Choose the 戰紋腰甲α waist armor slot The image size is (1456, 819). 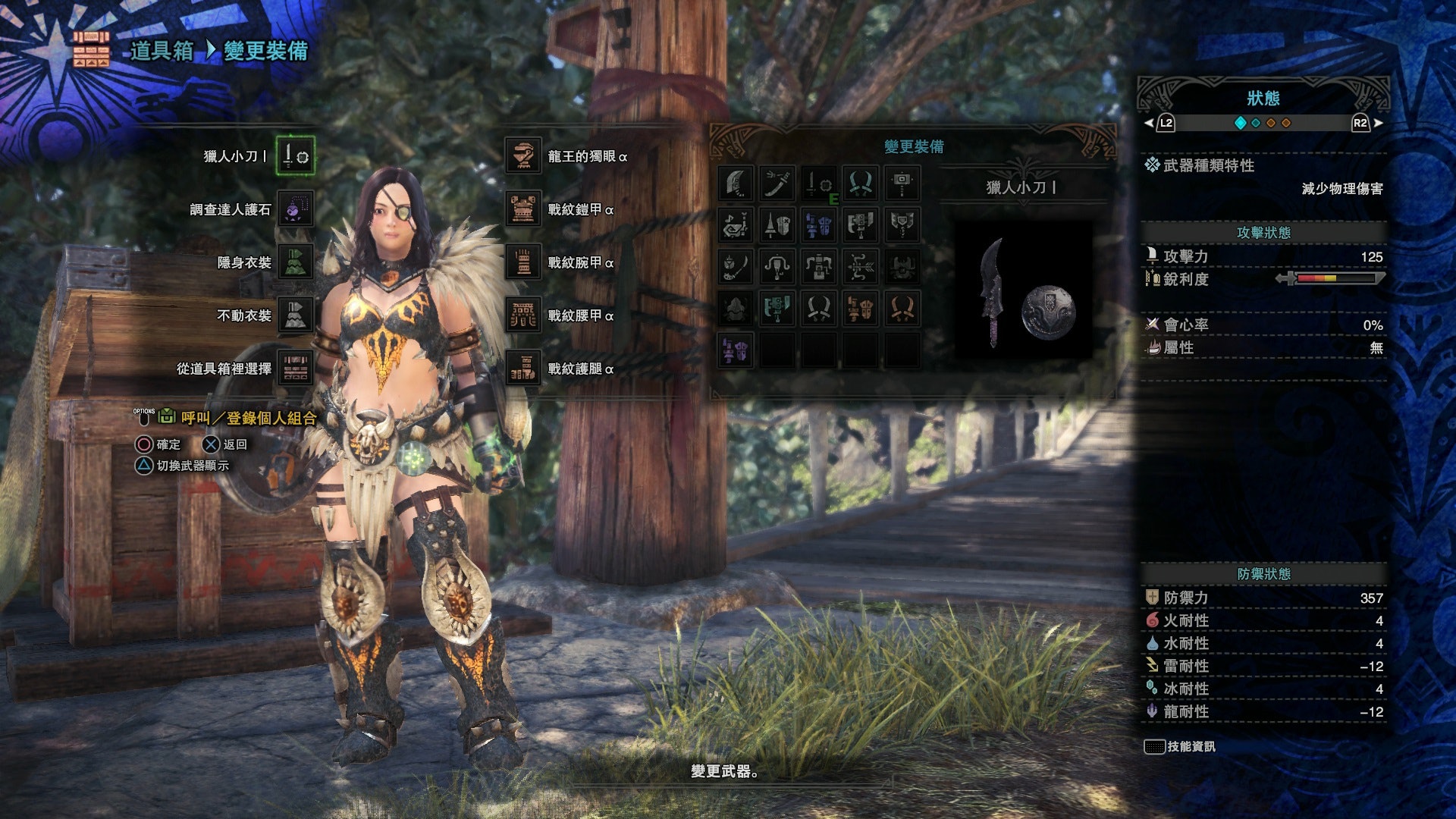pyautogui.click(x=523, y=315)
